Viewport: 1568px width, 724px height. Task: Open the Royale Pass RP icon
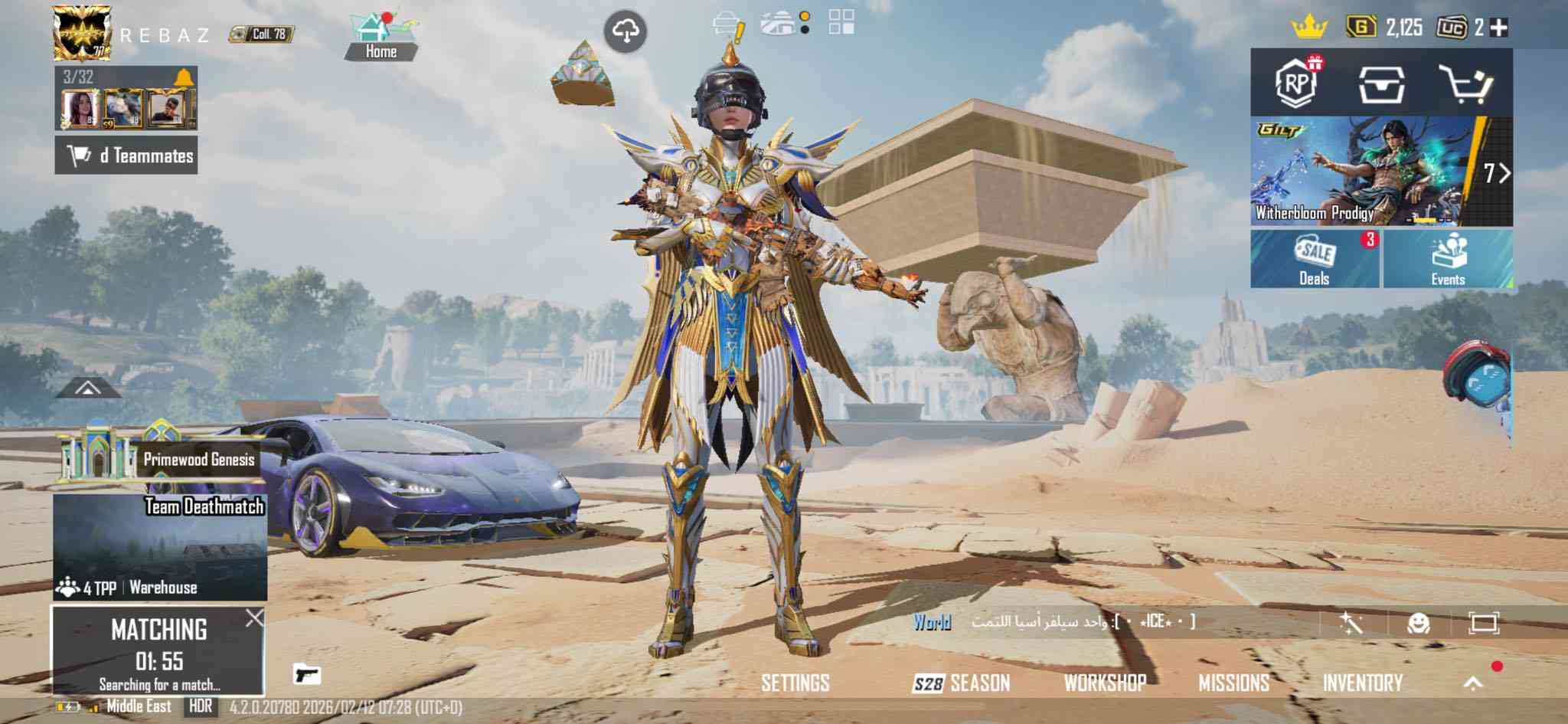[1296, 83]
